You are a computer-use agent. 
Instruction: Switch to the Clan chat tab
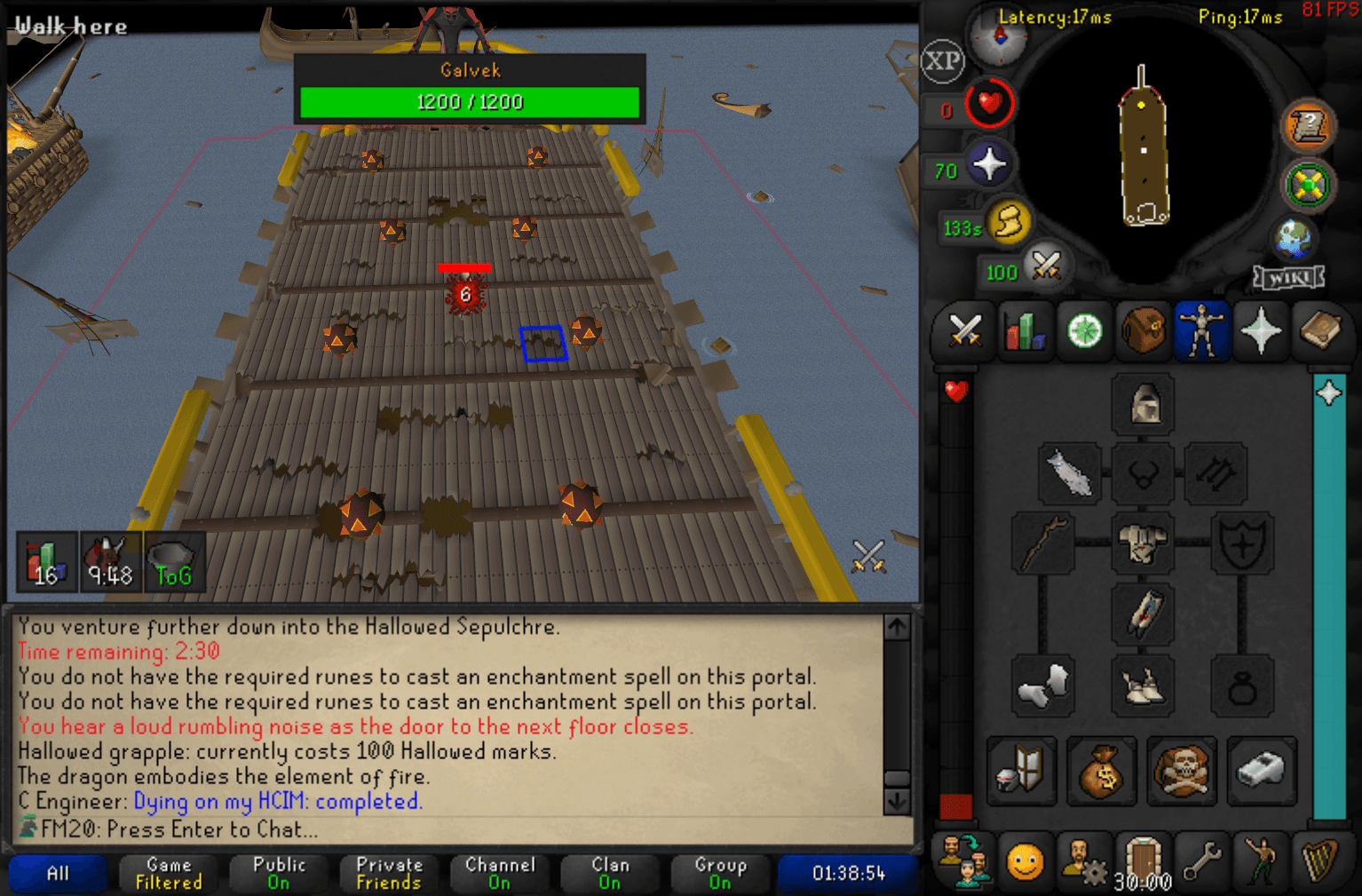[x=610, y=873]
